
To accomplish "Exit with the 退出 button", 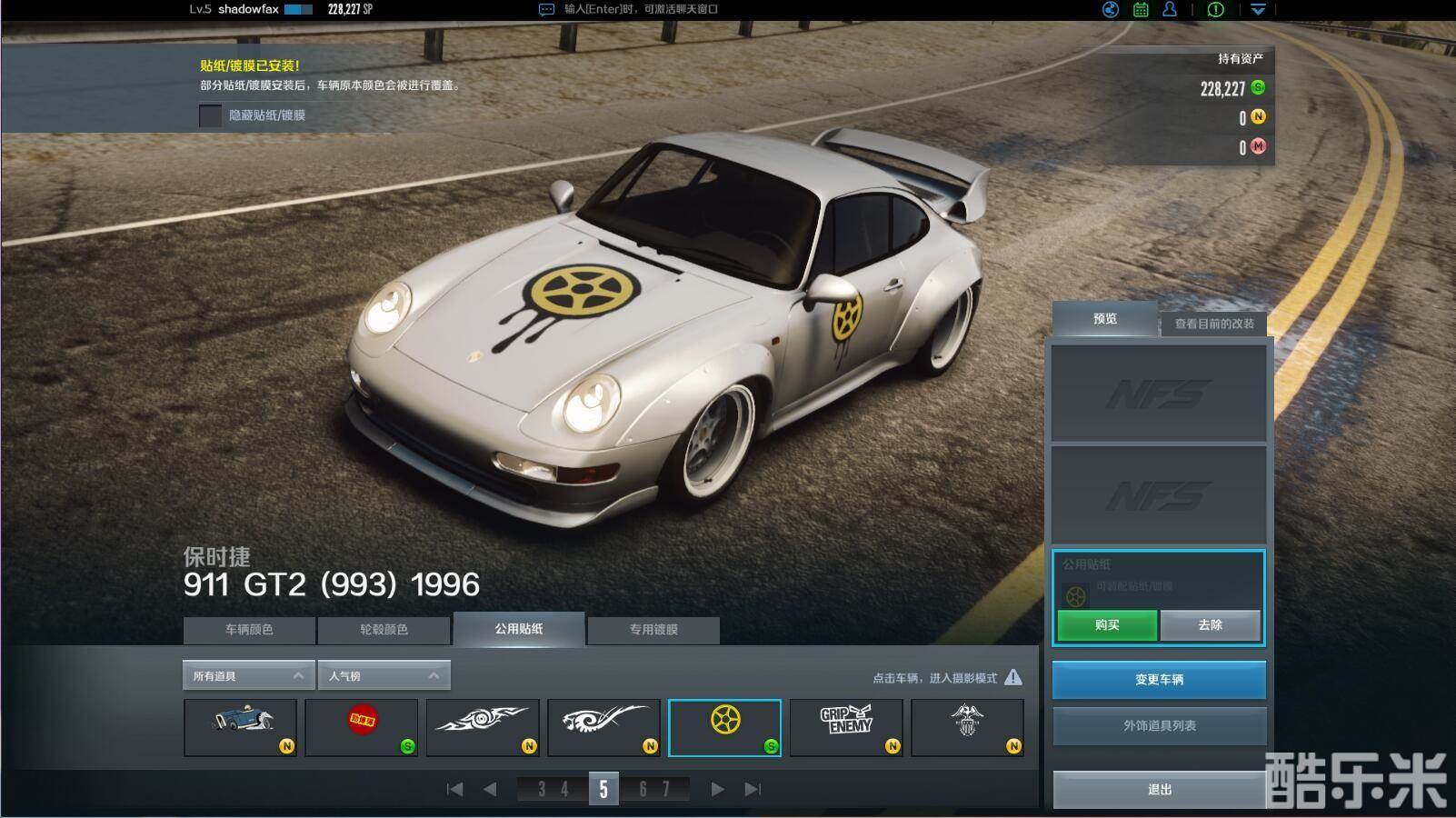I will tap(1159, 790).
